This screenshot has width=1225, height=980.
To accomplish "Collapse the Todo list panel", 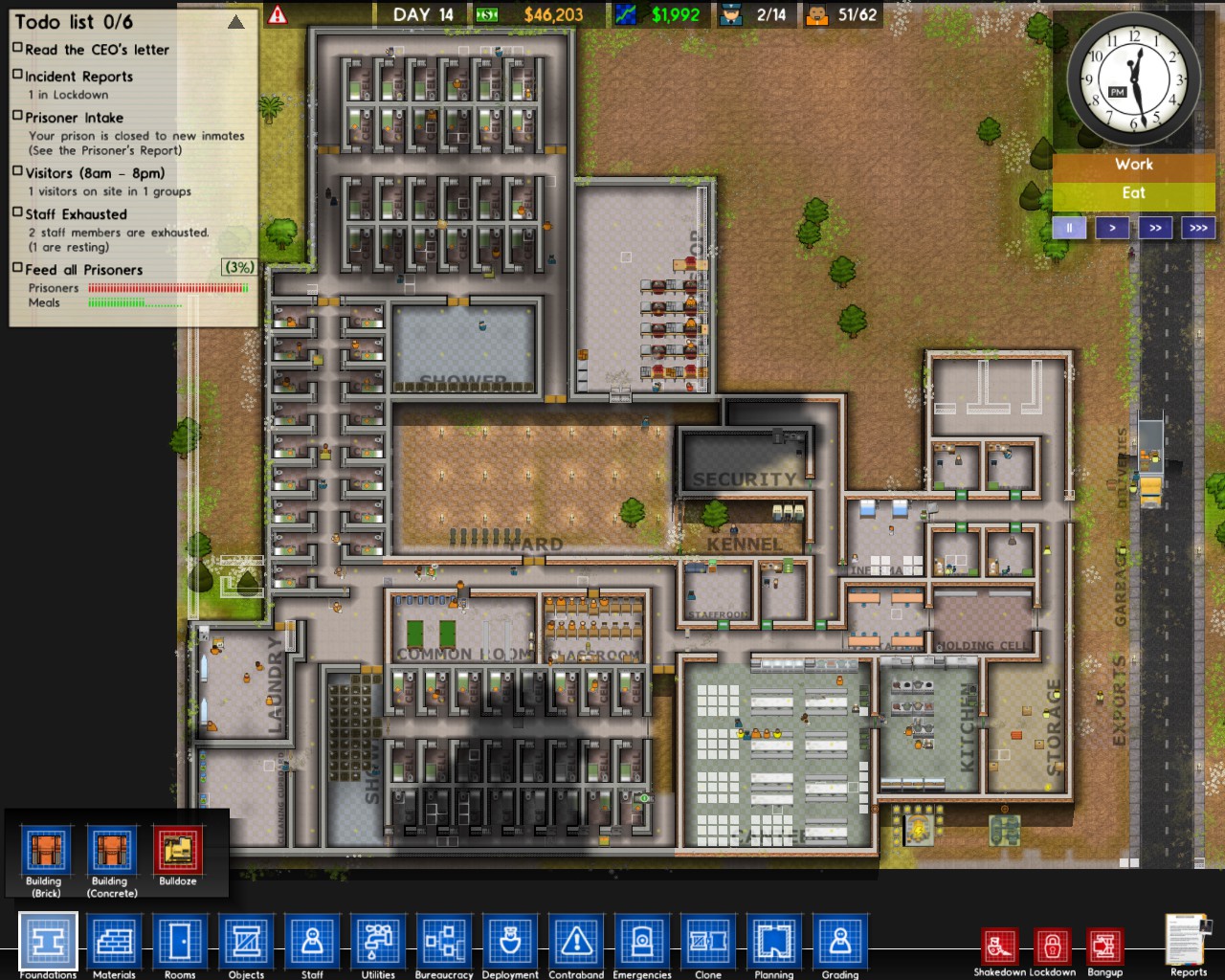I will (x=235, y=22).
